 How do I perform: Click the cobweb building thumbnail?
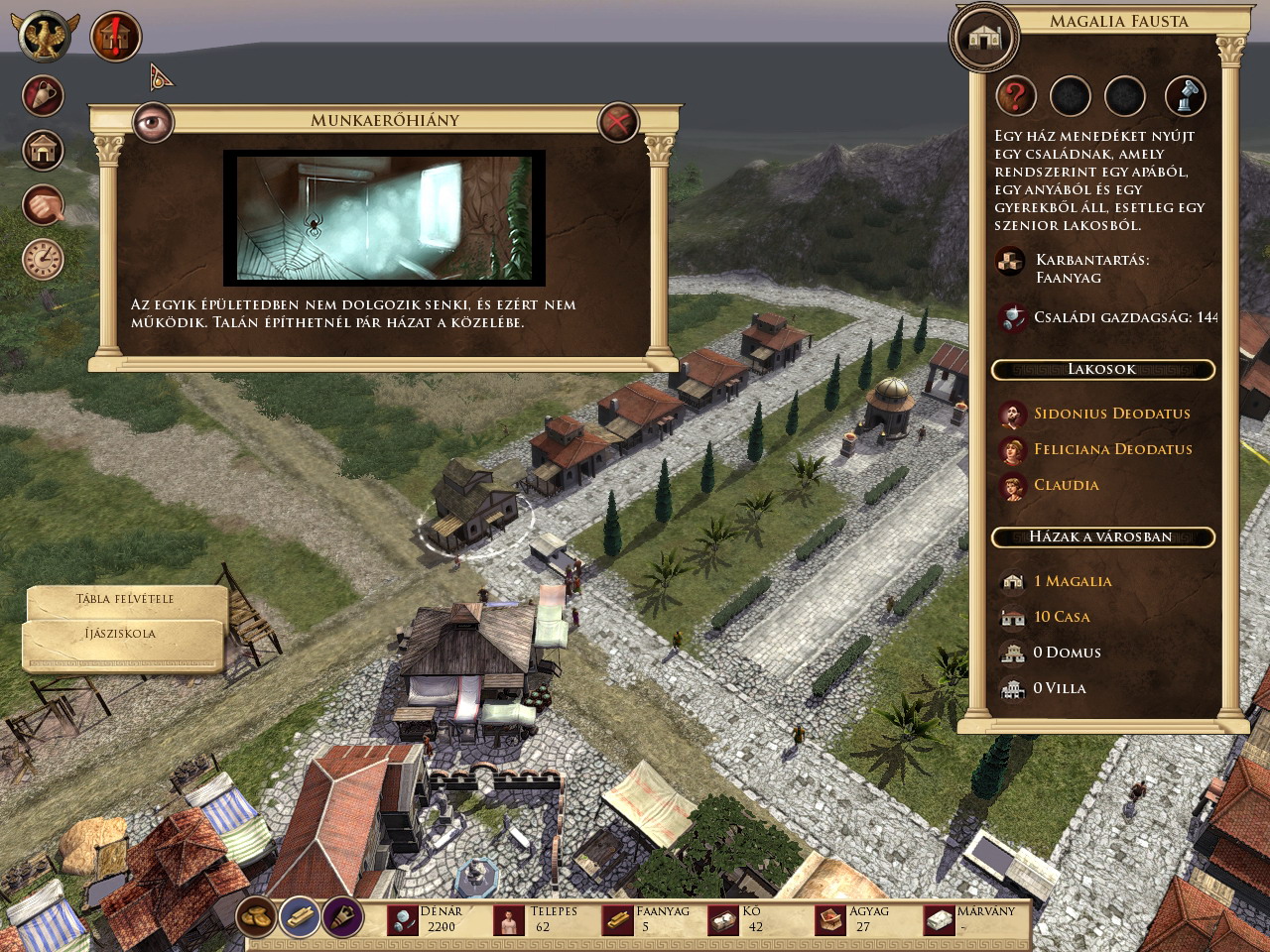384,217
